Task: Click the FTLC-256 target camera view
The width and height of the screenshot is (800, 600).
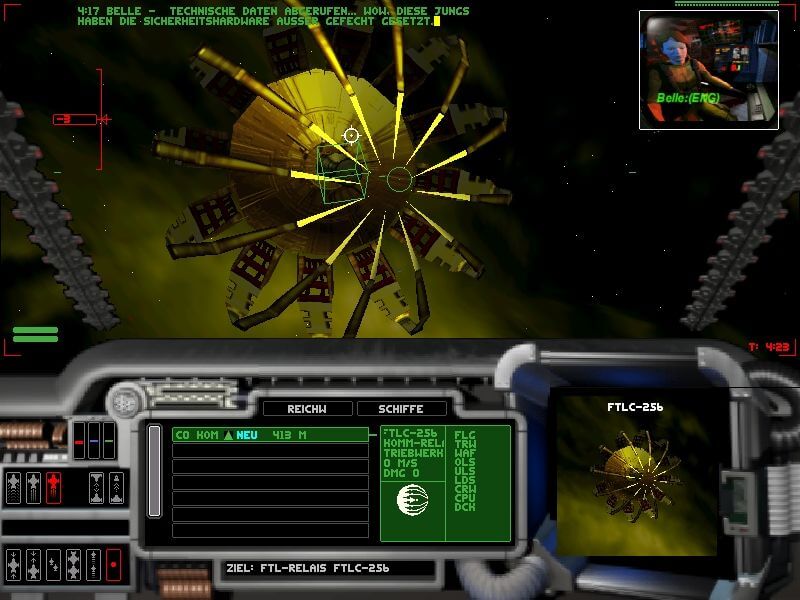Action: coord(635,475)
